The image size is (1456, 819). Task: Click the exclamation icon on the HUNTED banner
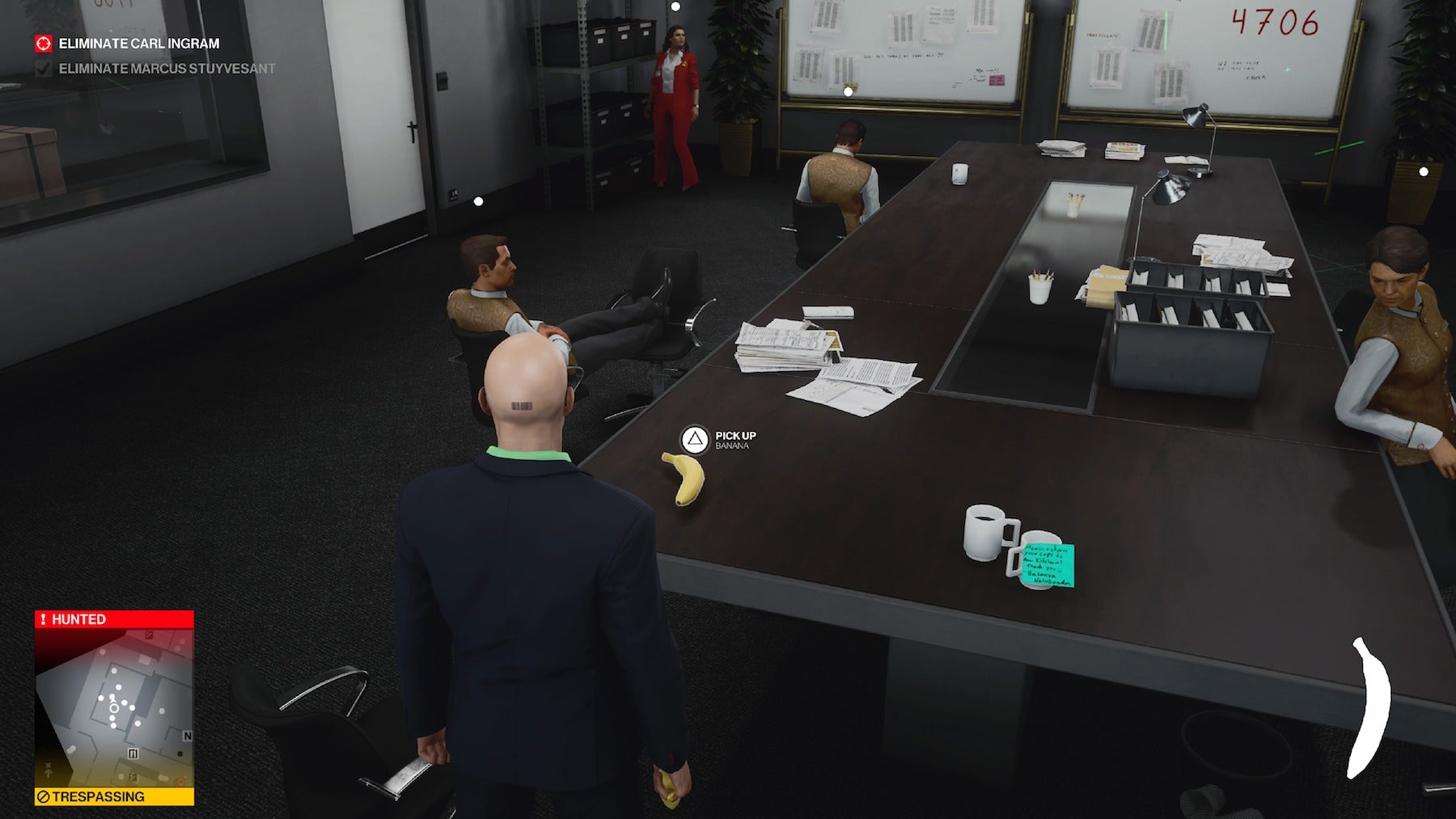click(x=43, y=619)
